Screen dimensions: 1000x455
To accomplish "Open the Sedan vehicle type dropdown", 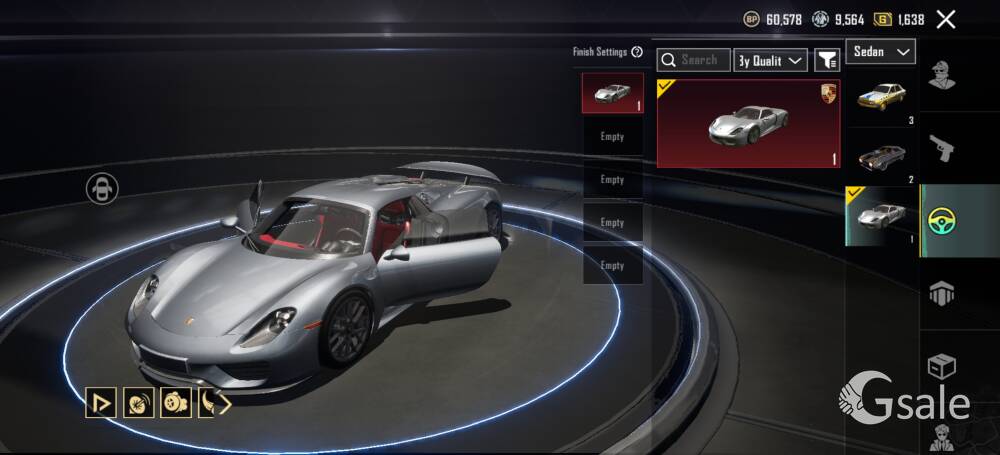I will [881, 51].
